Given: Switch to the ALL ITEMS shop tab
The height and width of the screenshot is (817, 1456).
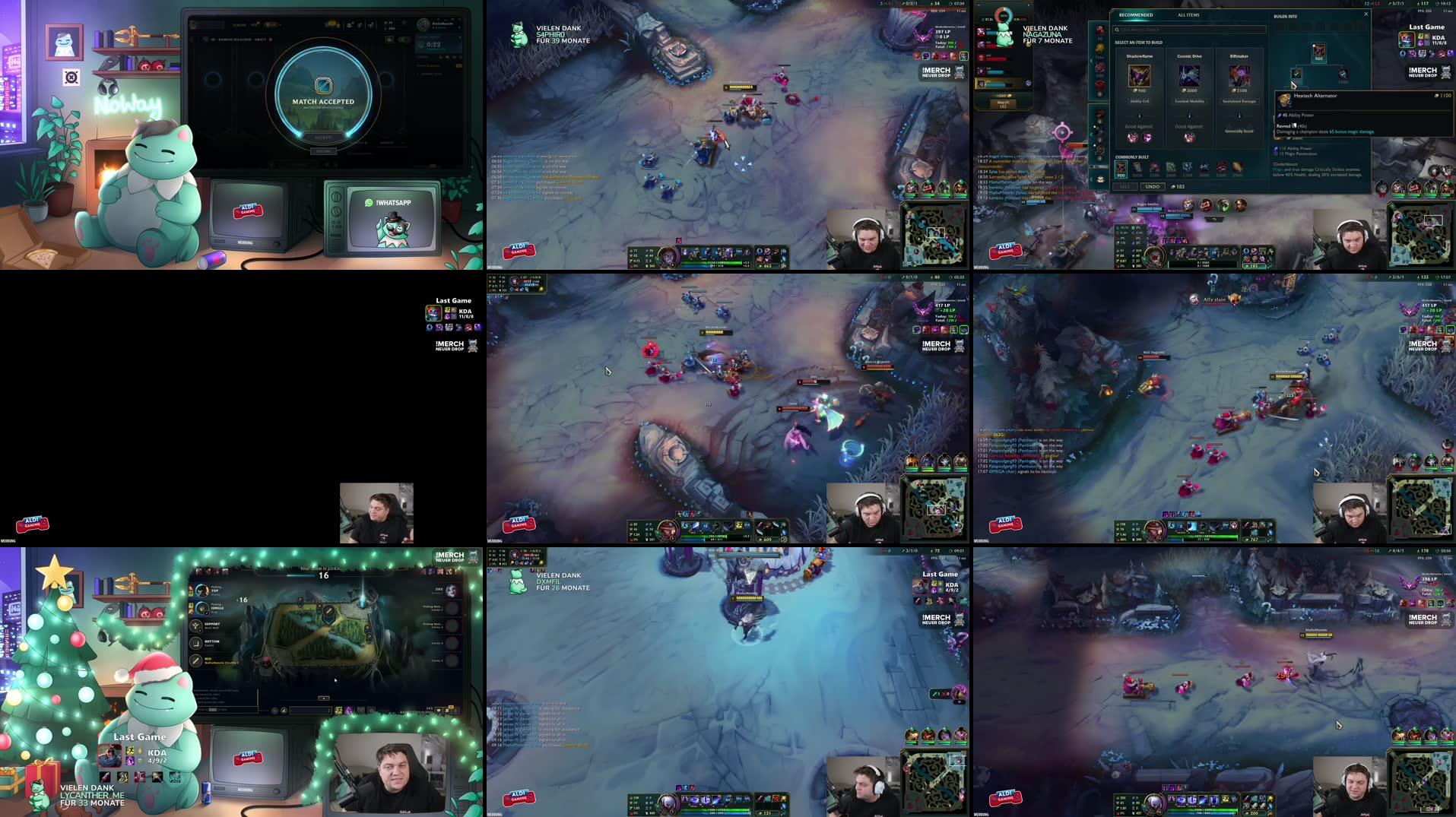Looking at the screenshot, I should pyautogui.click(x=1189, y=15).
